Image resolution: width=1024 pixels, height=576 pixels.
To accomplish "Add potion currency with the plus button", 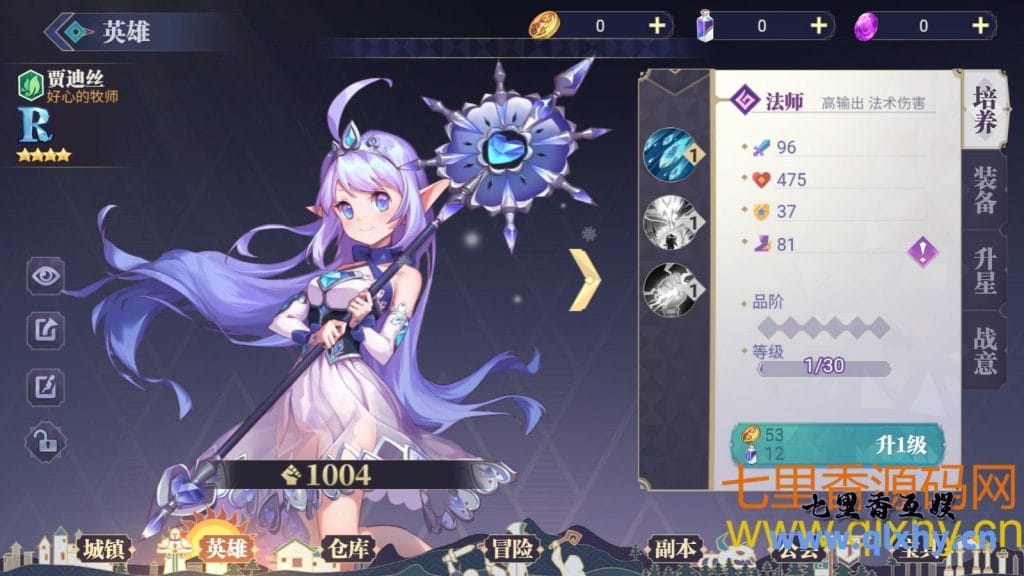I will (x=819, y=26).
